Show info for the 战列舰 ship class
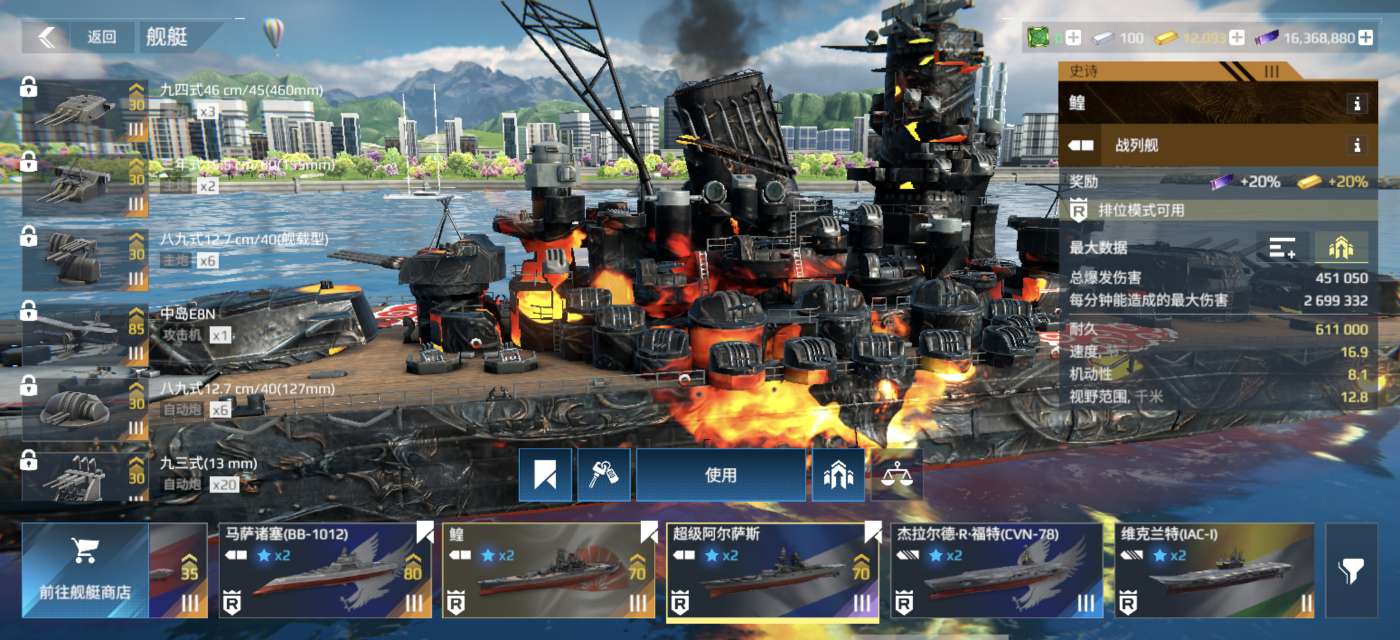1400x640 pixels. (1357, 145)
